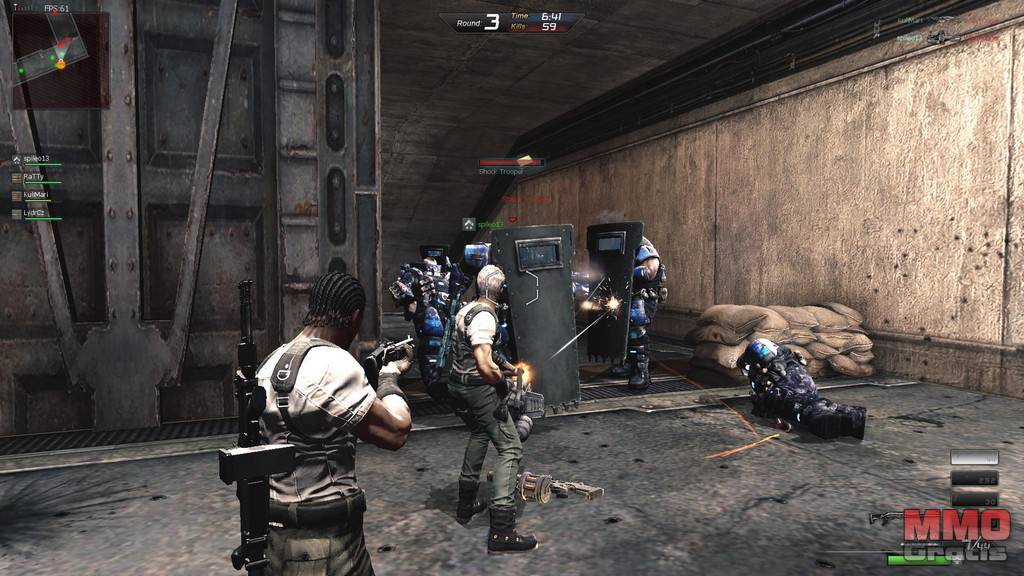Click the rifle weapon icon
Screen dimensions: 1024x576
[x=885, y=517]
